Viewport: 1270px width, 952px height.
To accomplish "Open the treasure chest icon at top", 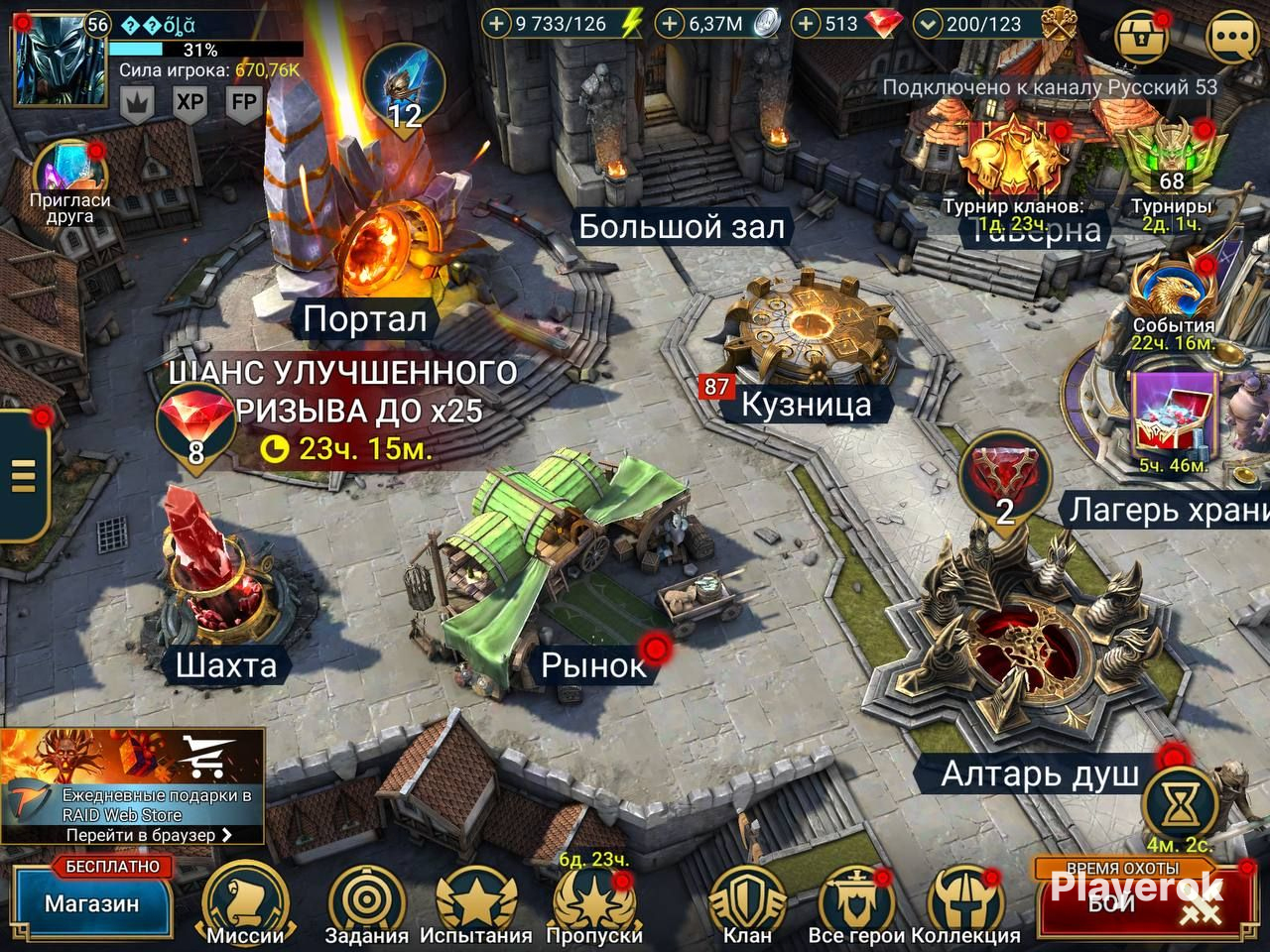I will pos(1143,38).
